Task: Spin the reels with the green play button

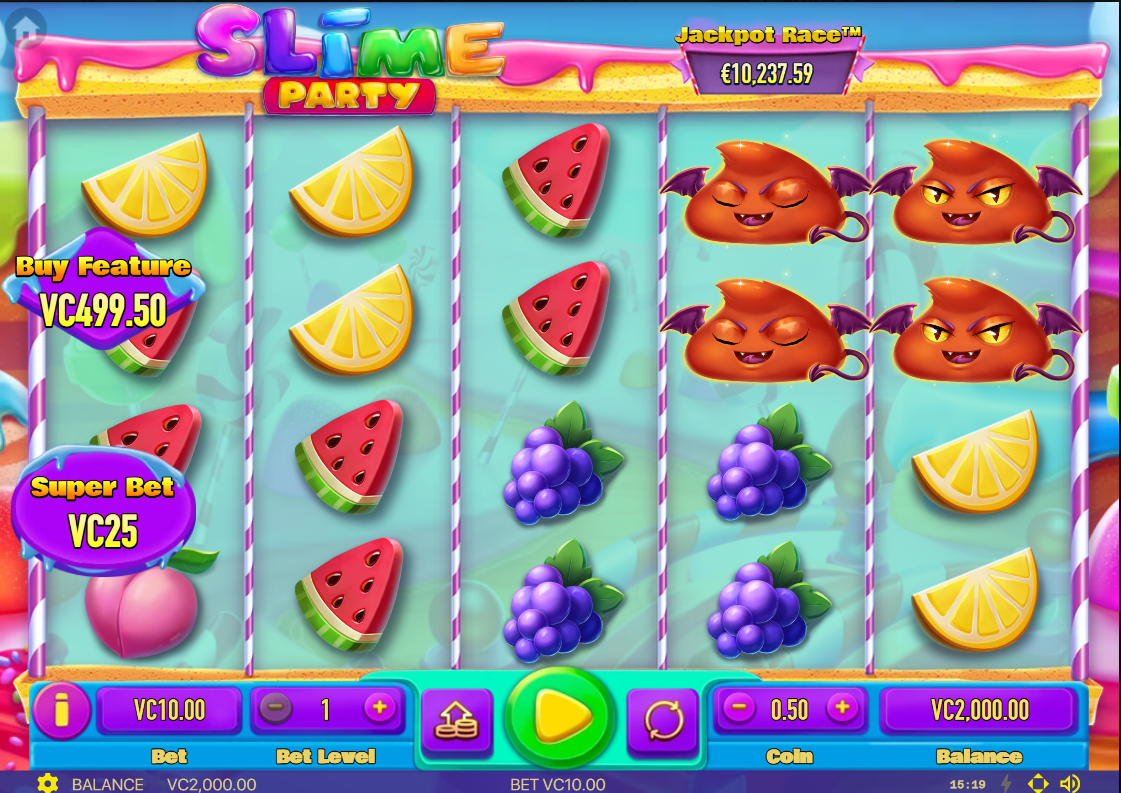Action: 560,714
